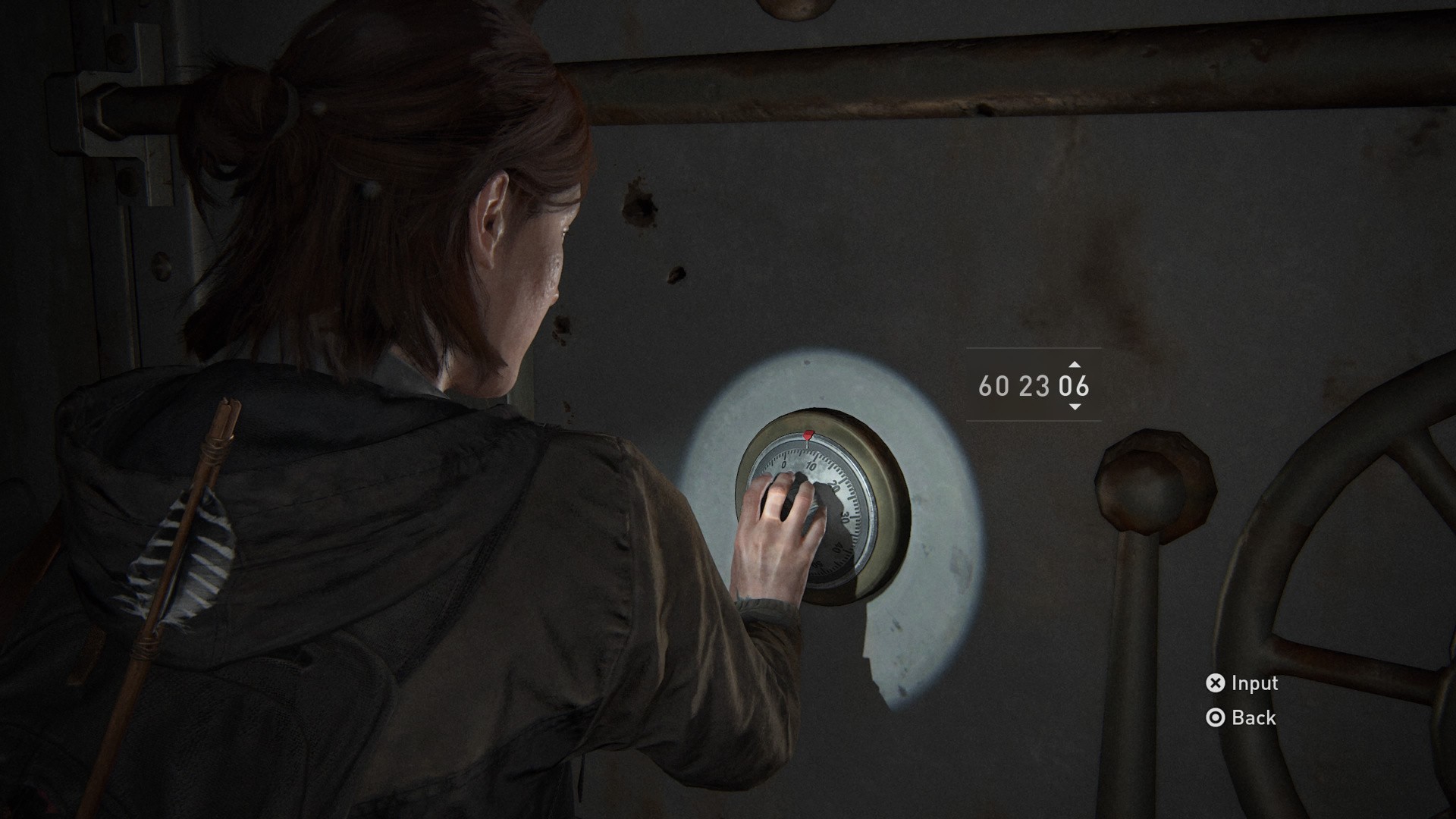Viewport: 1456px width, 819px height.
Task: Click the number 10 on the dial face
Action: [x=811, y=467]
